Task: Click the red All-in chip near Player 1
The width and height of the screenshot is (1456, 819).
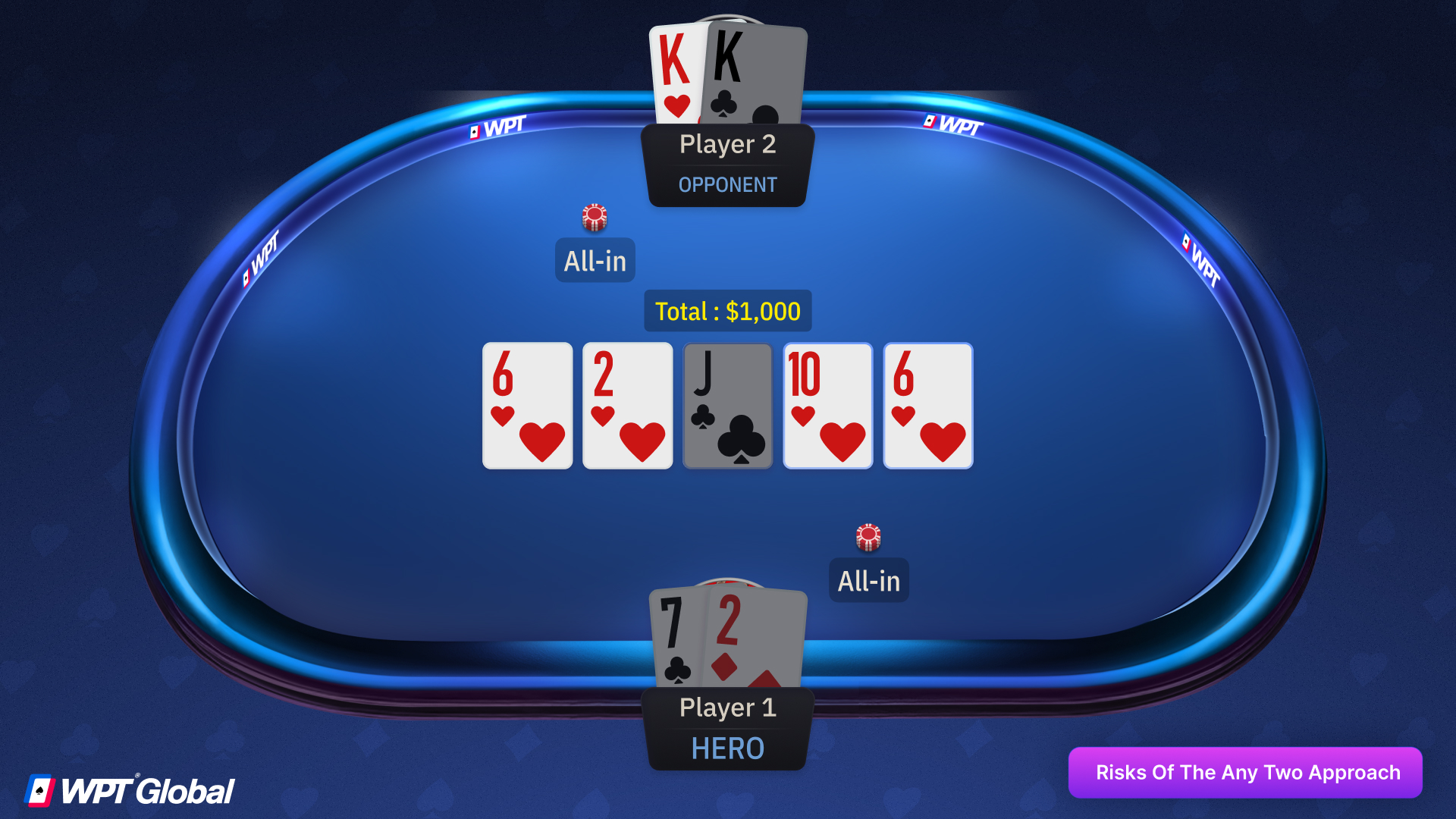Action: 868,537
